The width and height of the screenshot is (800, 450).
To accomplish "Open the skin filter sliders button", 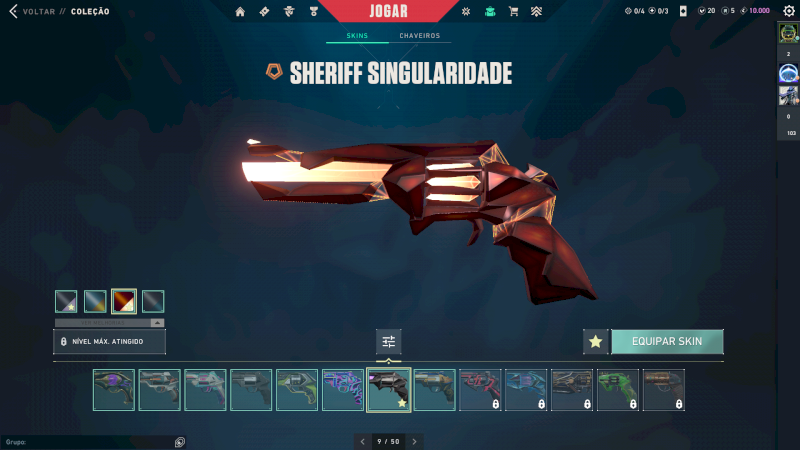I will pos(389,342).
